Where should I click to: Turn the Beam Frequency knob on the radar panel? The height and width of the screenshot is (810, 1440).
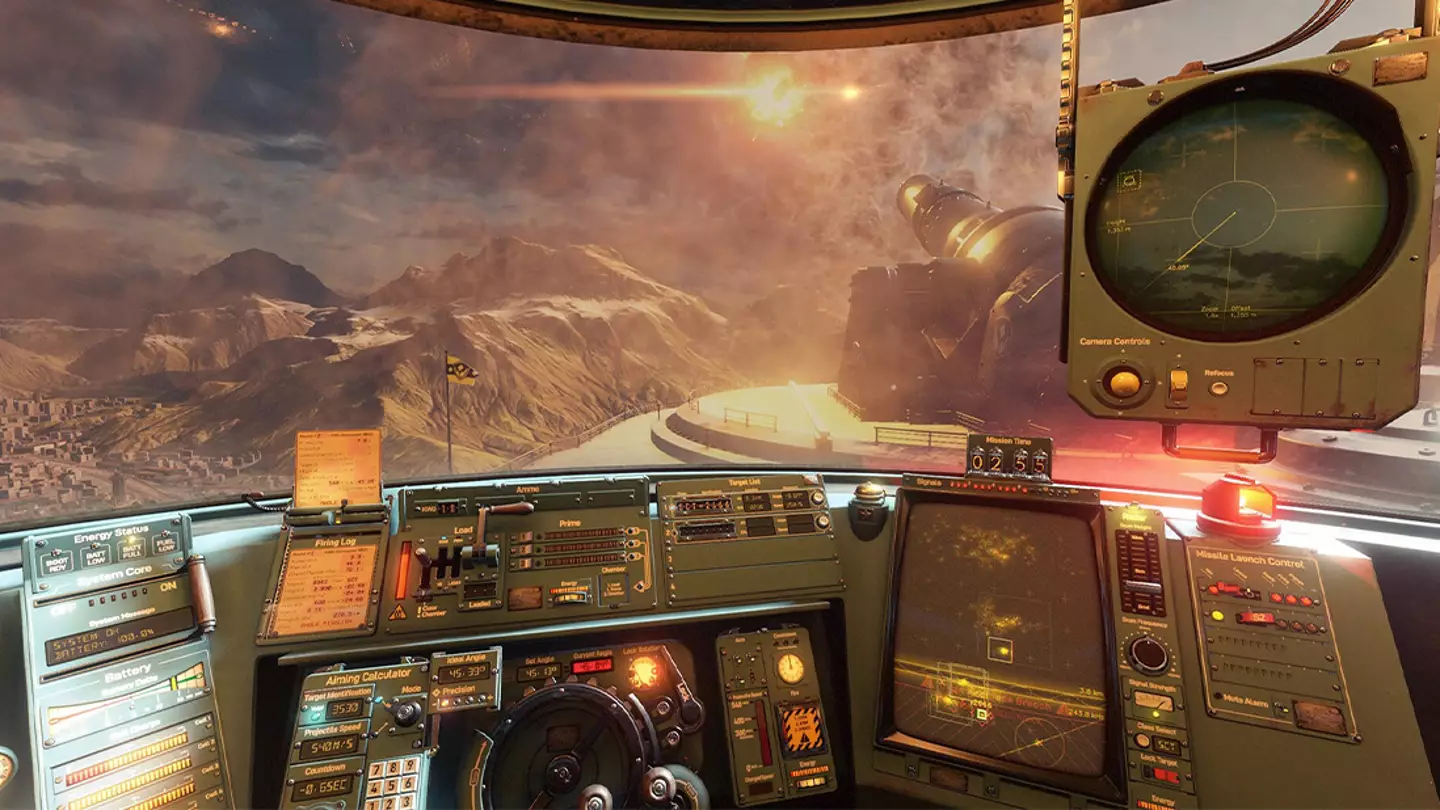click(1148, 649)
